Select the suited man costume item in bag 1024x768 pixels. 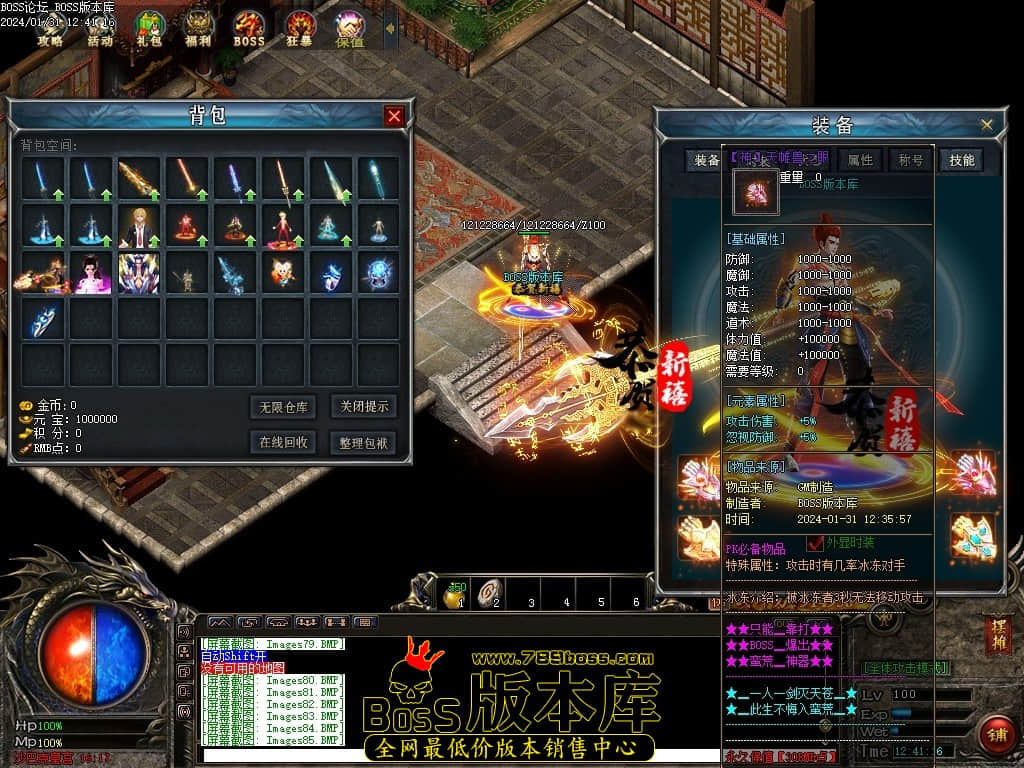138,226
